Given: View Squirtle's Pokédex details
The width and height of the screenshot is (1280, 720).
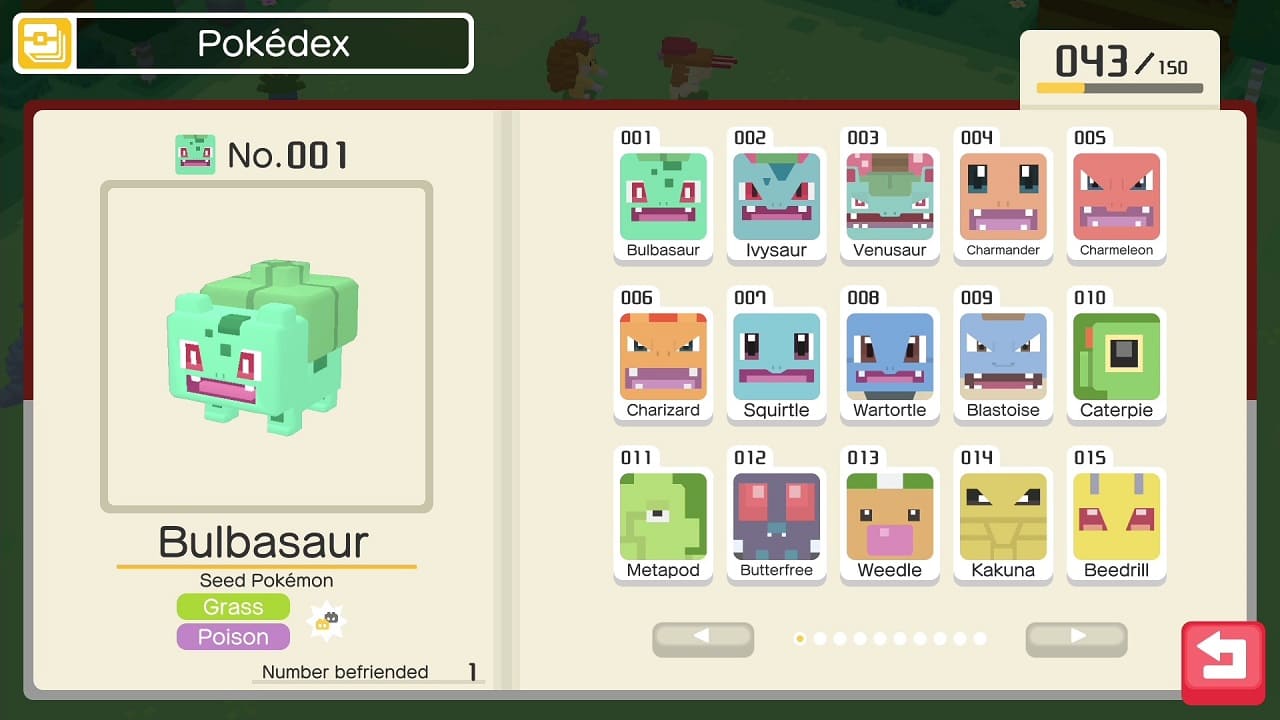Looking at the screenshot, I should (777, 357).
